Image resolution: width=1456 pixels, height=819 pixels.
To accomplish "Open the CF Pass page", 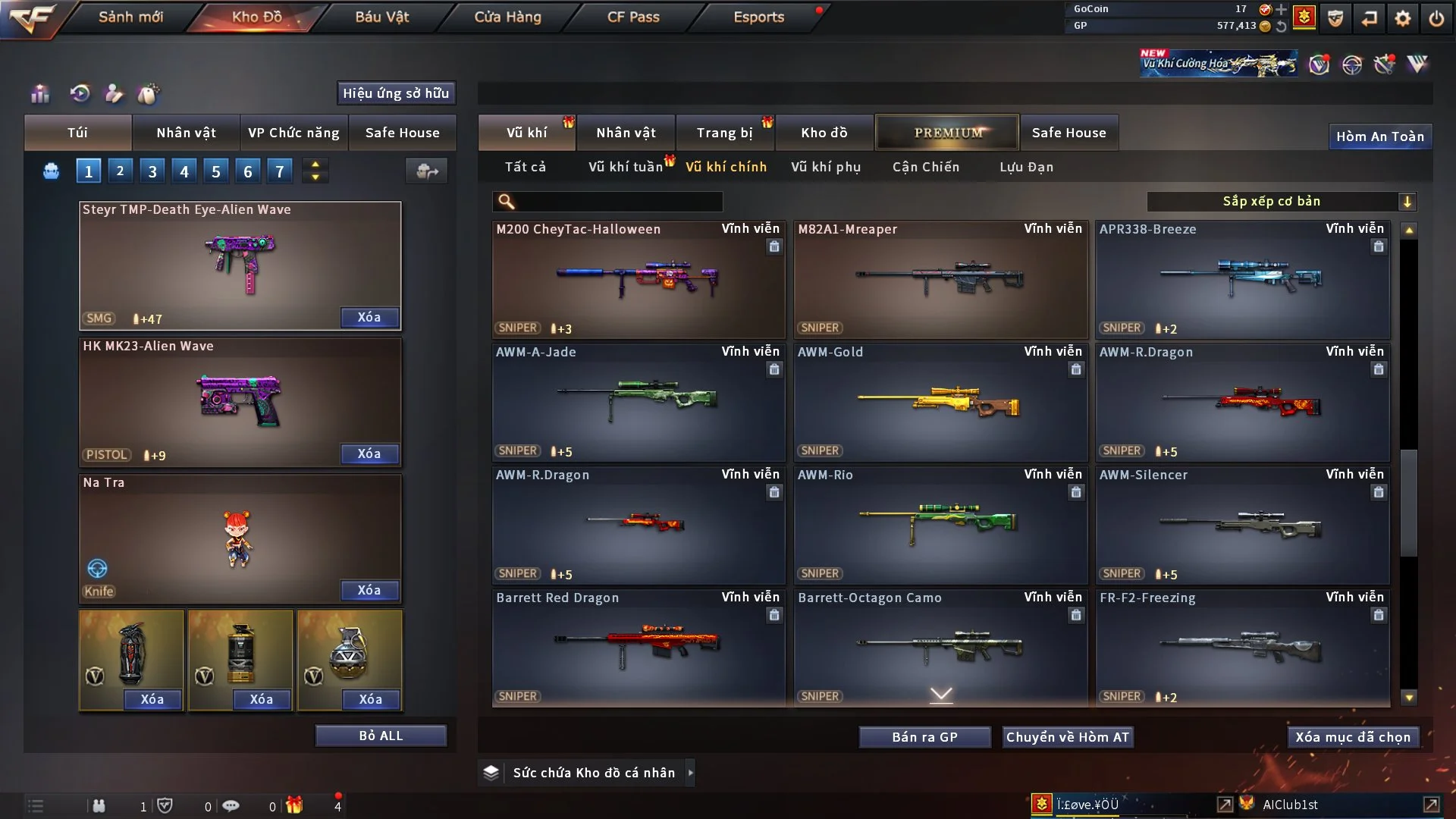I will tap(633, 17).
